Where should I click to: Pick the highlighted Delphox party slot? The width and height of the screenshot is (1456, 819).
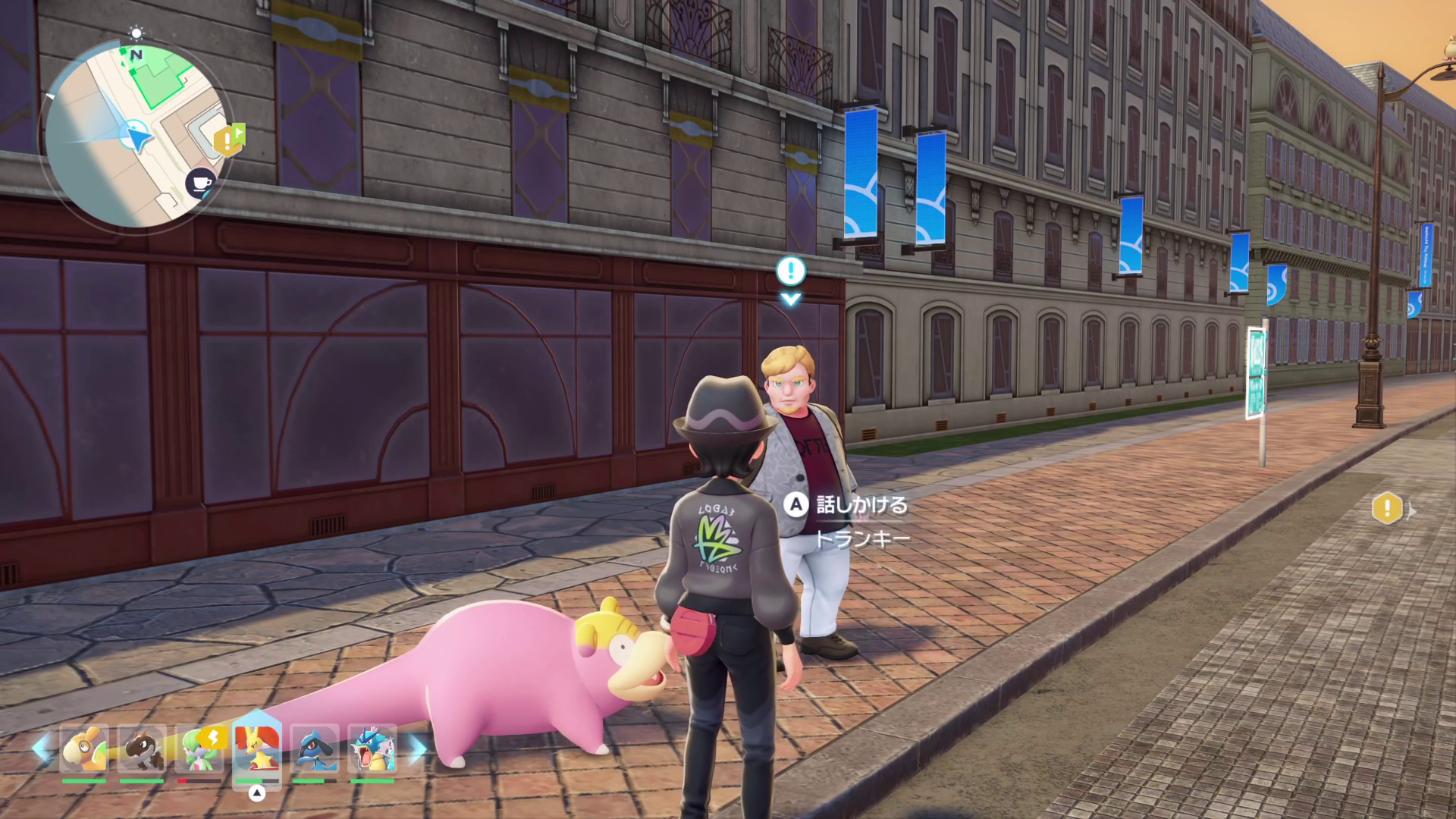[257, 749]
